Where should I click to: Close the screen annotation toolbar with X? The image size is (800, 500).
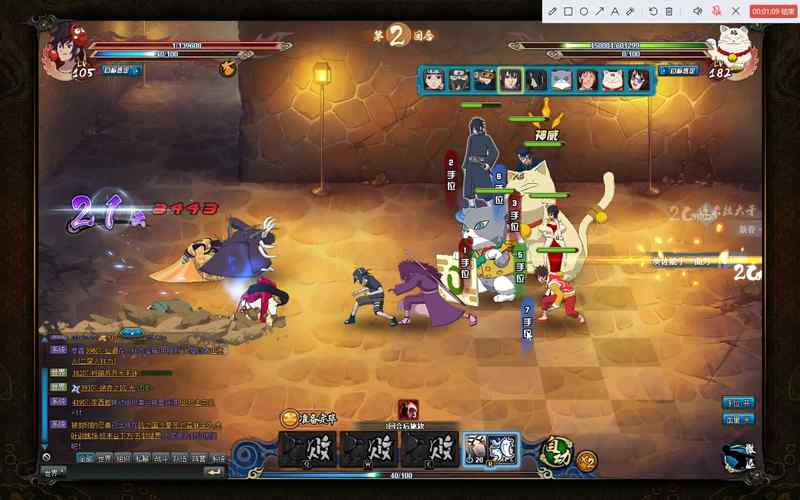tap(736, 11)
